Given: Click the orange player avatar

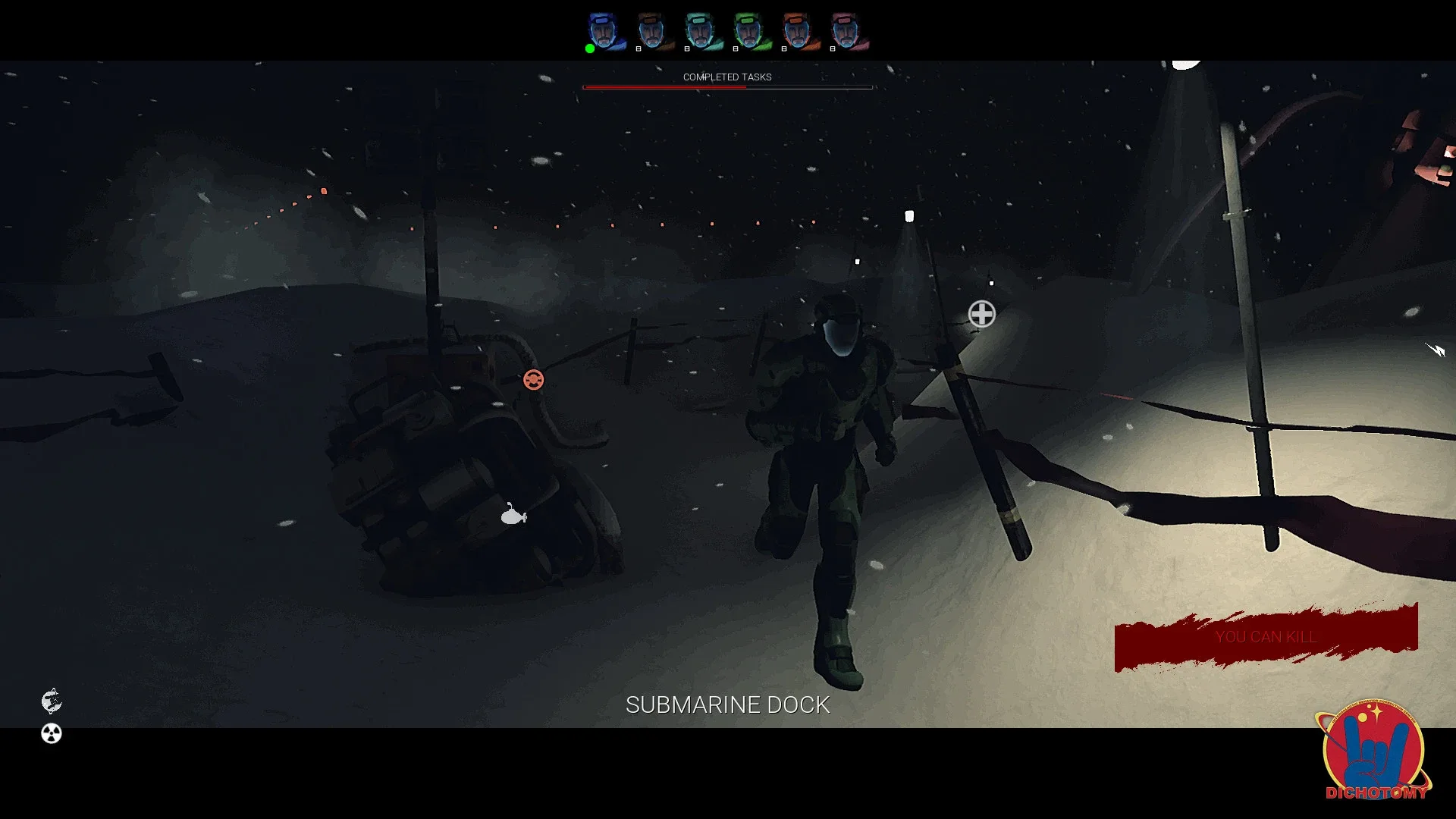Looking at the screenshot, I should pyautogui.click(x=796, y=30).
